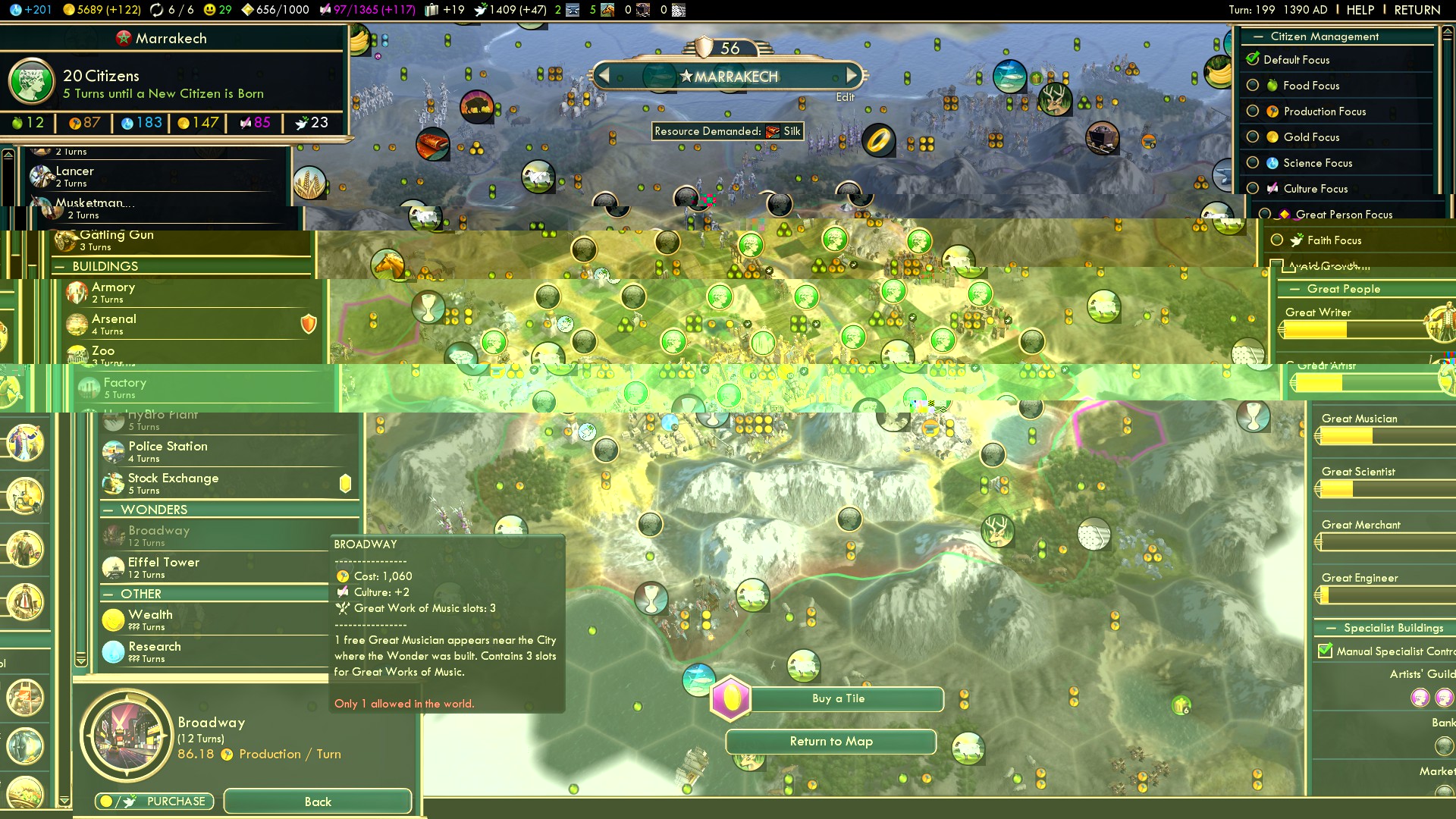1456x819 pixels.
Task: Edit the city name
Action: pos(845,97)
